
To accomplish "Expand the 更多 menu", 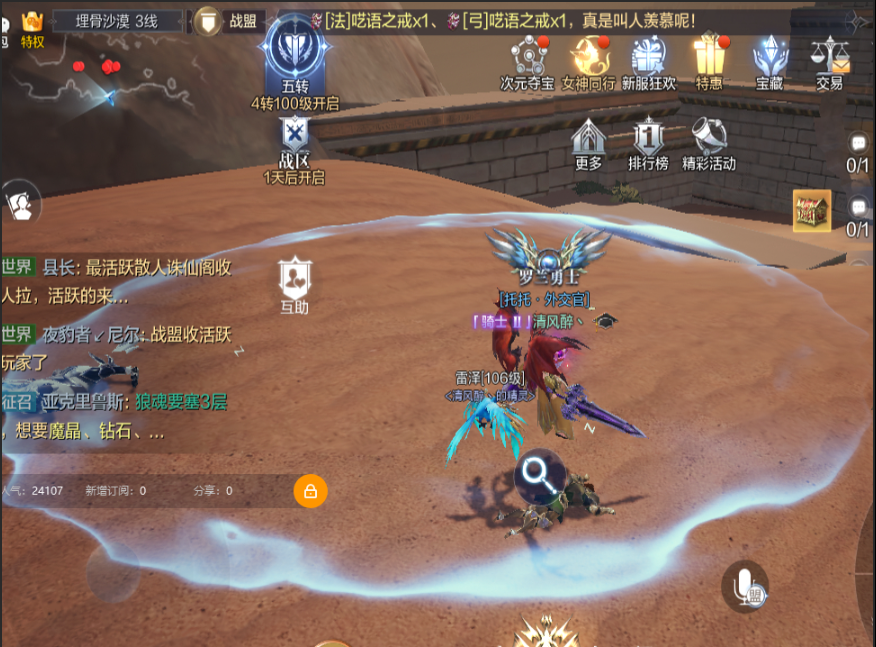I will tap(589, 142).
